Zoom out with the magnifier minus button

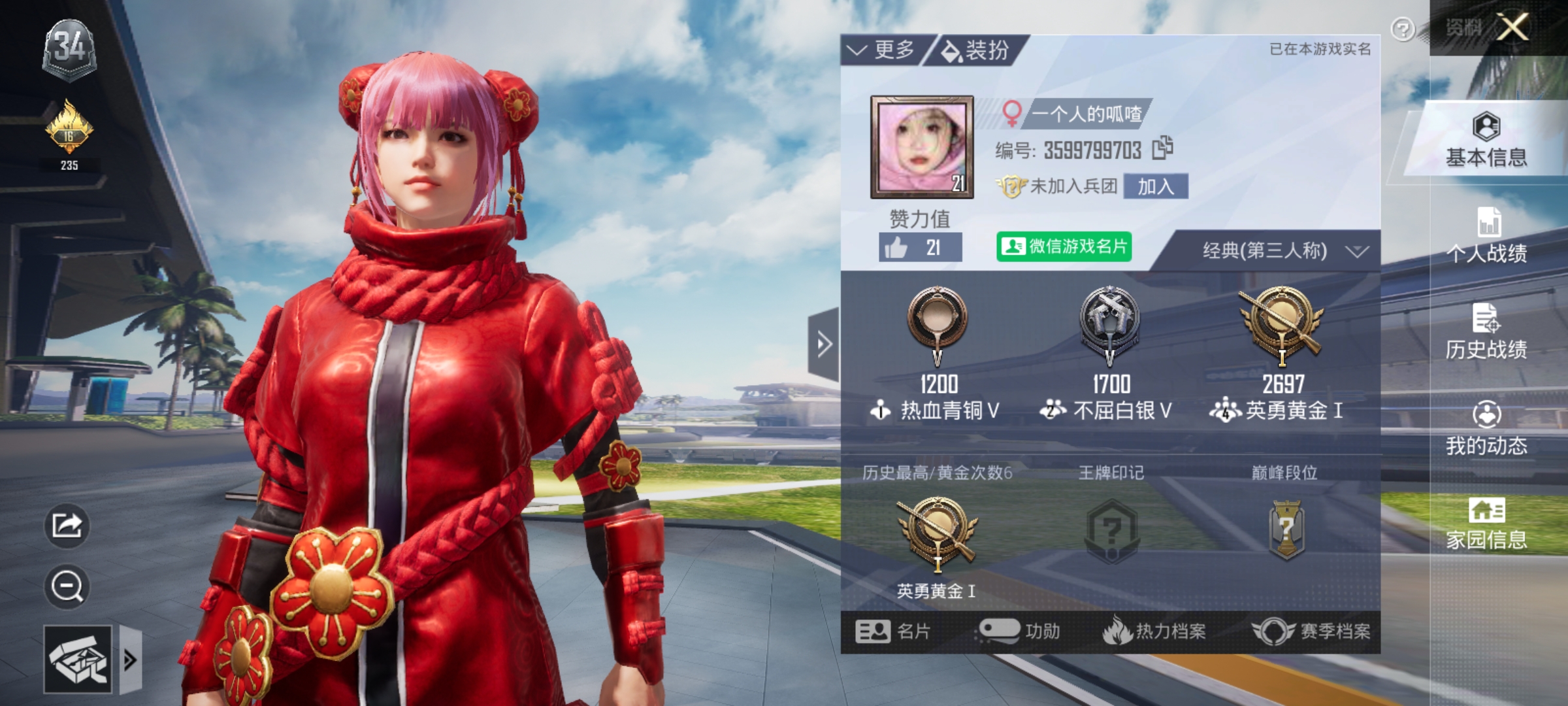[x=67, y=586]
